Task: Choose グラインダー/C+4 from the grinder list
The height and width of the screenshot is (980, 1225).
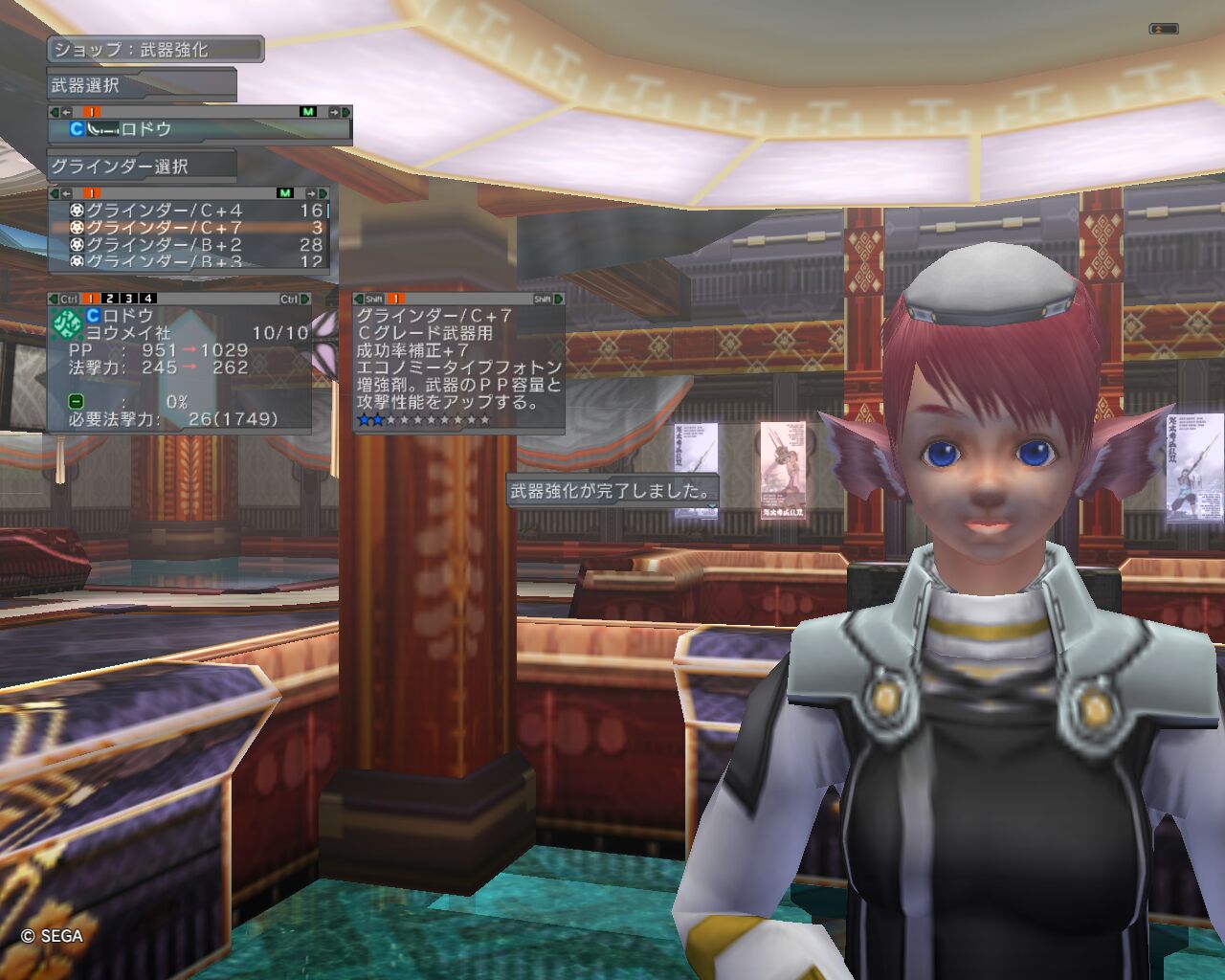Action: pyautogui.click(x=163, y=211)
